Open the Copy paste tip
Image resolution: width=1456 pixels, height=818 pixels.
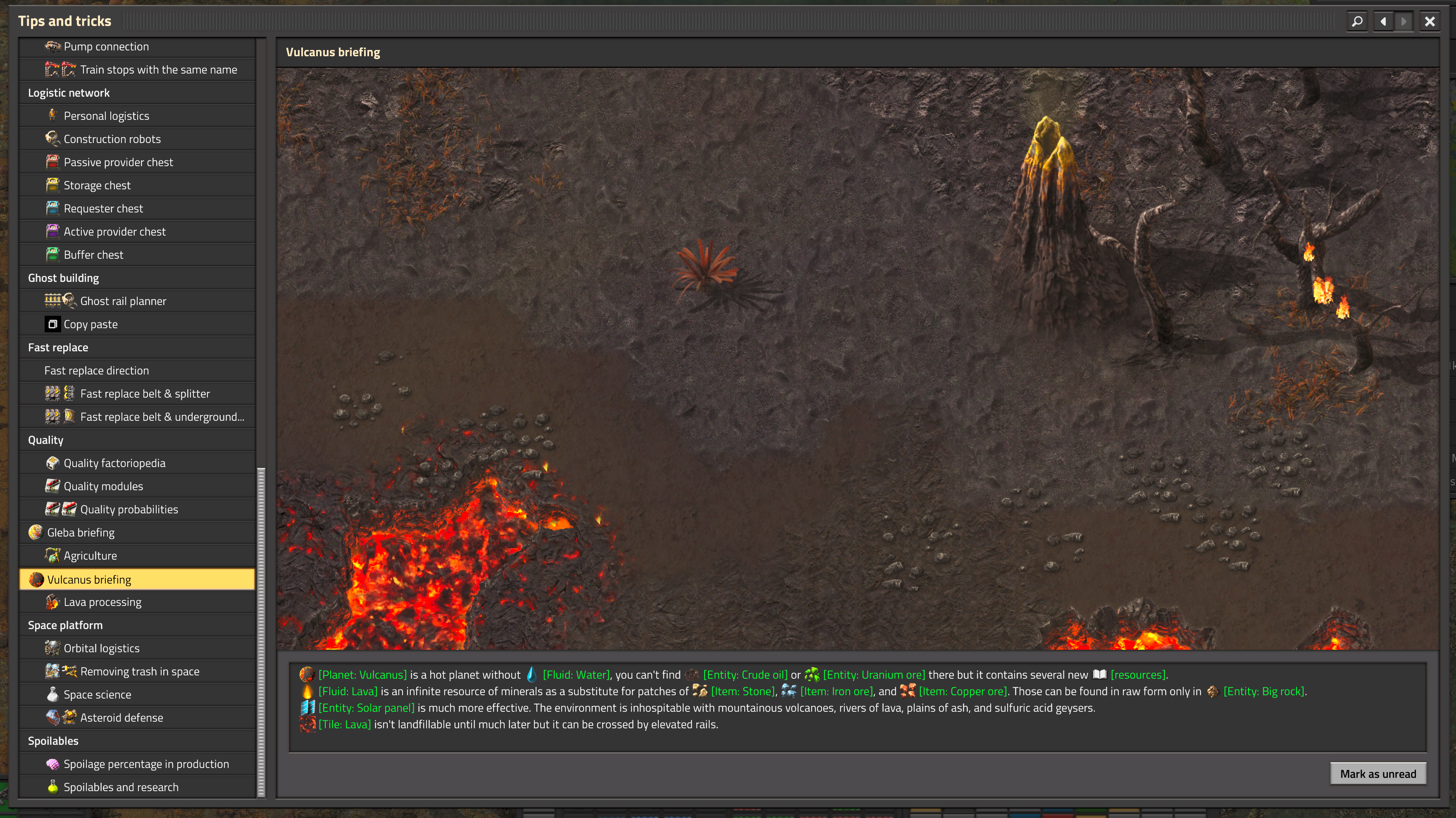(91, 324)
